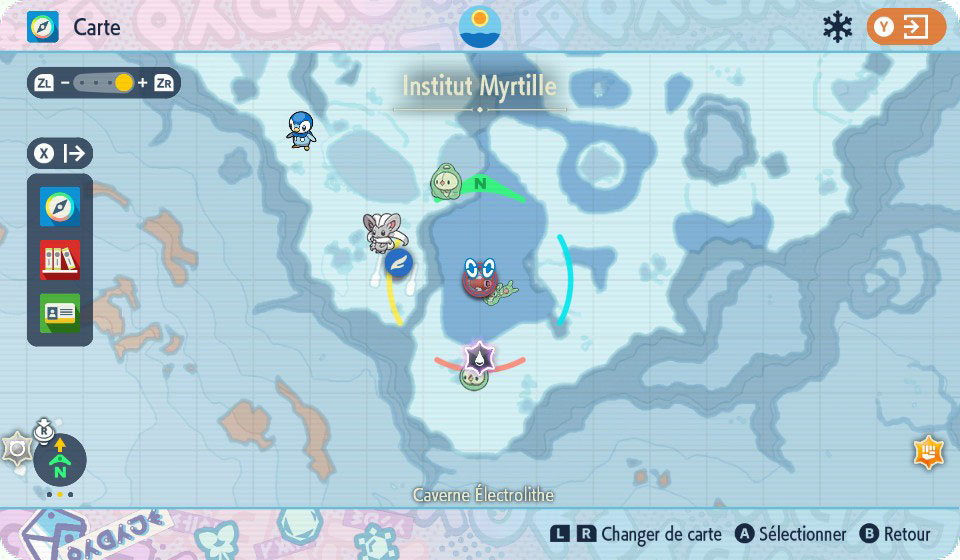Exit the map with the orange button
Image resolution: width=960 pixels, height=560 pixels.
(906, 27)
